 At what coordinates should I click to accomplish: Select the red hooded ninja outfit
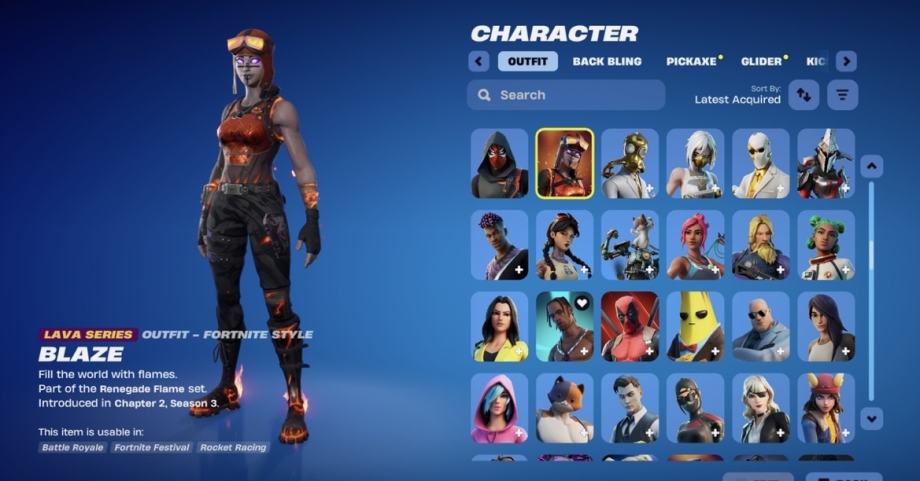coord(499,163)
